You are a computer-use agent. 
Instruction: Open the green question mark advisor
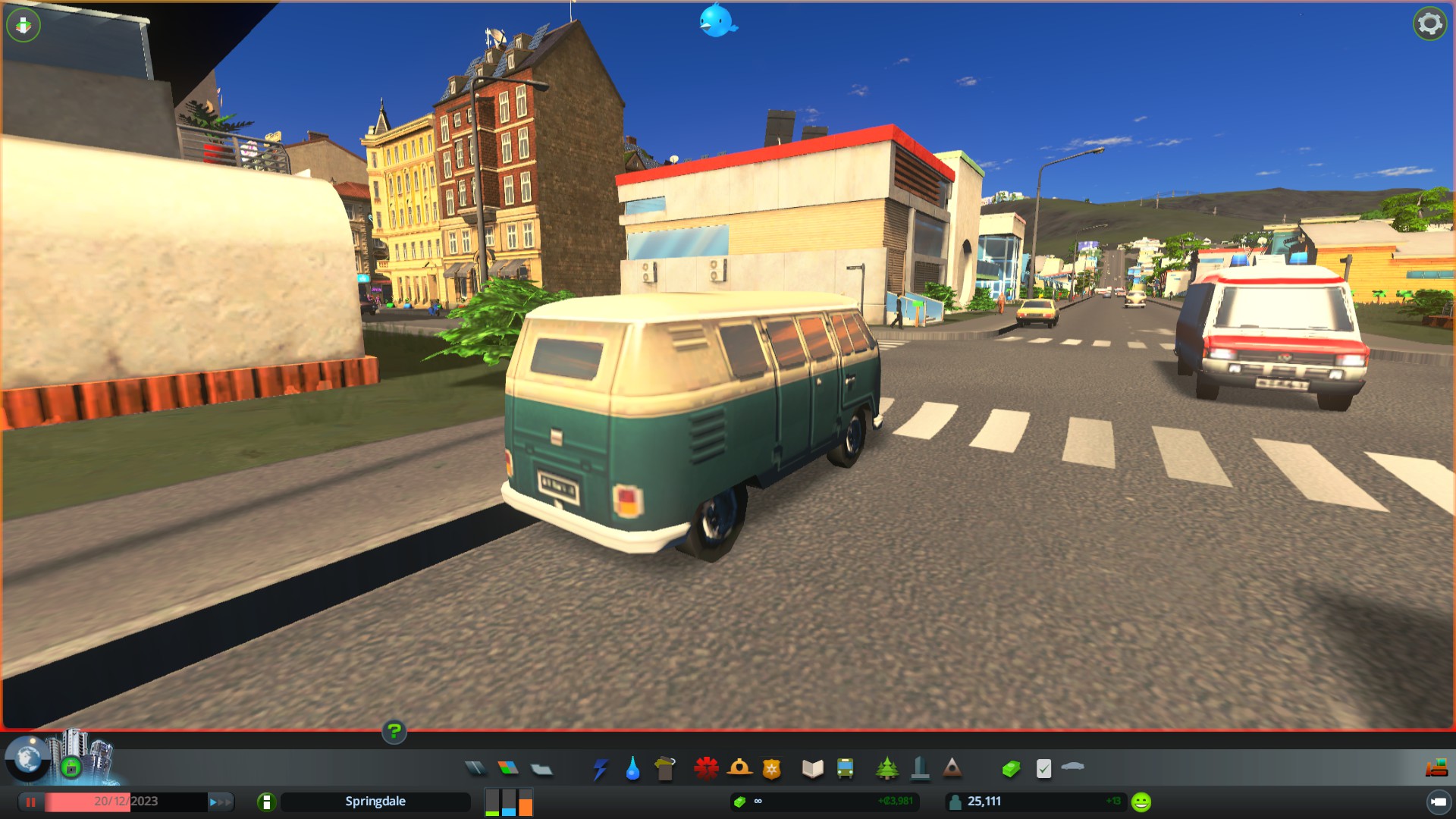pyautogui.click(x=394, y=732)
